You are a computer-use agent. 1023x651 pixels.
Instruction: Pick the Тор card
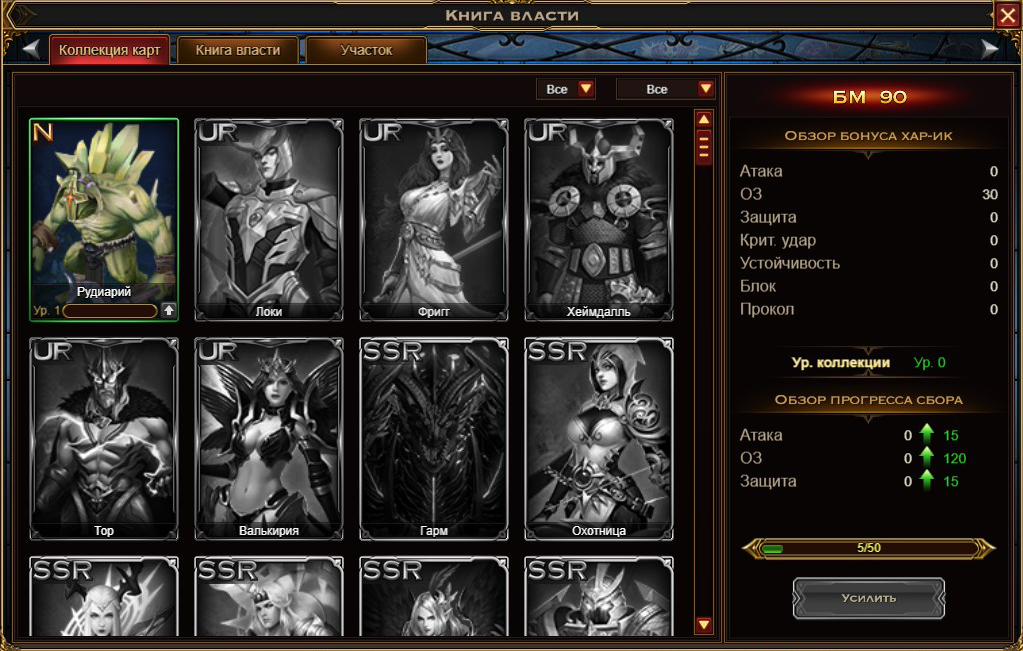[x=104, y=438]
